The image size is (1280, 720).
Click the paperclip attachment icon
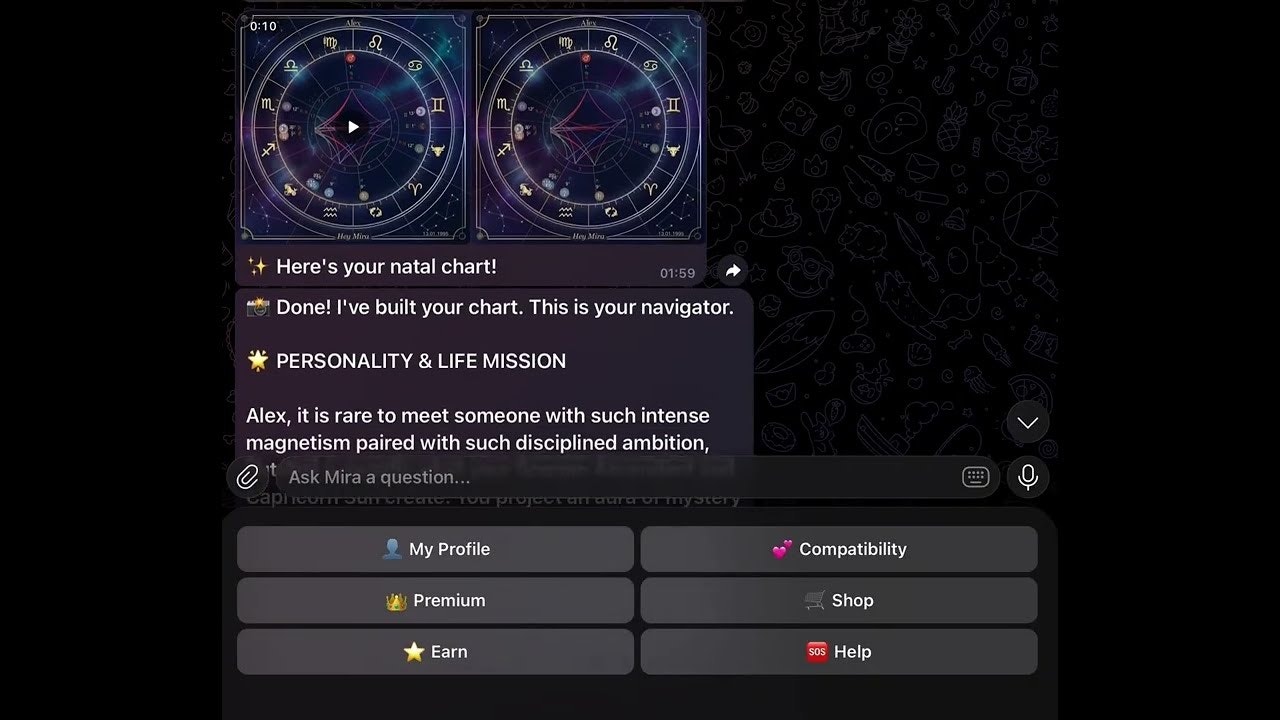coord(248,477)
